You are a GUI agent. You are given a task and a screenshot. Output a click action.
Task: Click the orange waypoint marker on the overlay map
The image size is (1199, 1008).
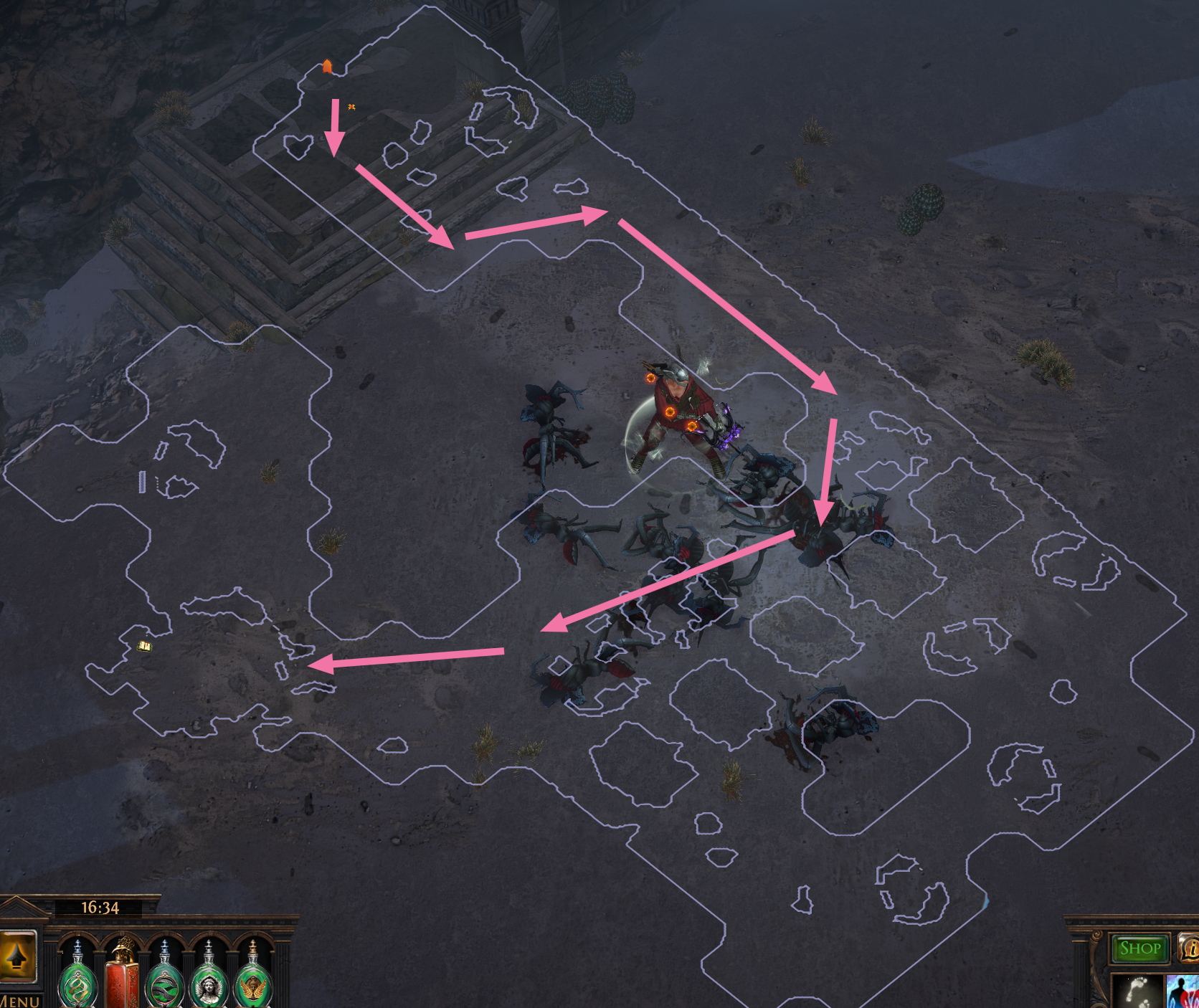point(328,66)
